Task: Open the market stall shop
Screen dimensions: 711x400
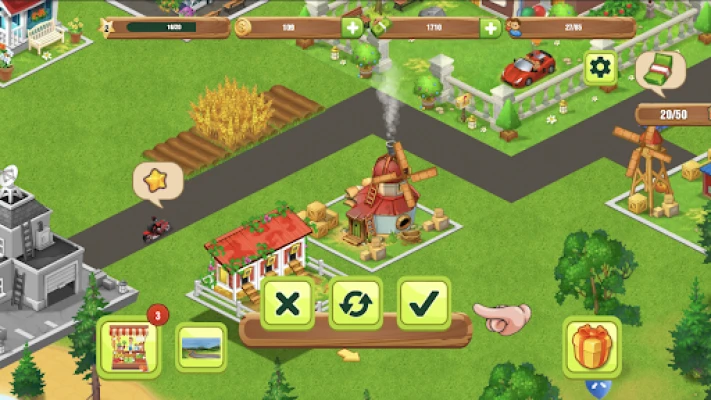Action: (129, 346)
